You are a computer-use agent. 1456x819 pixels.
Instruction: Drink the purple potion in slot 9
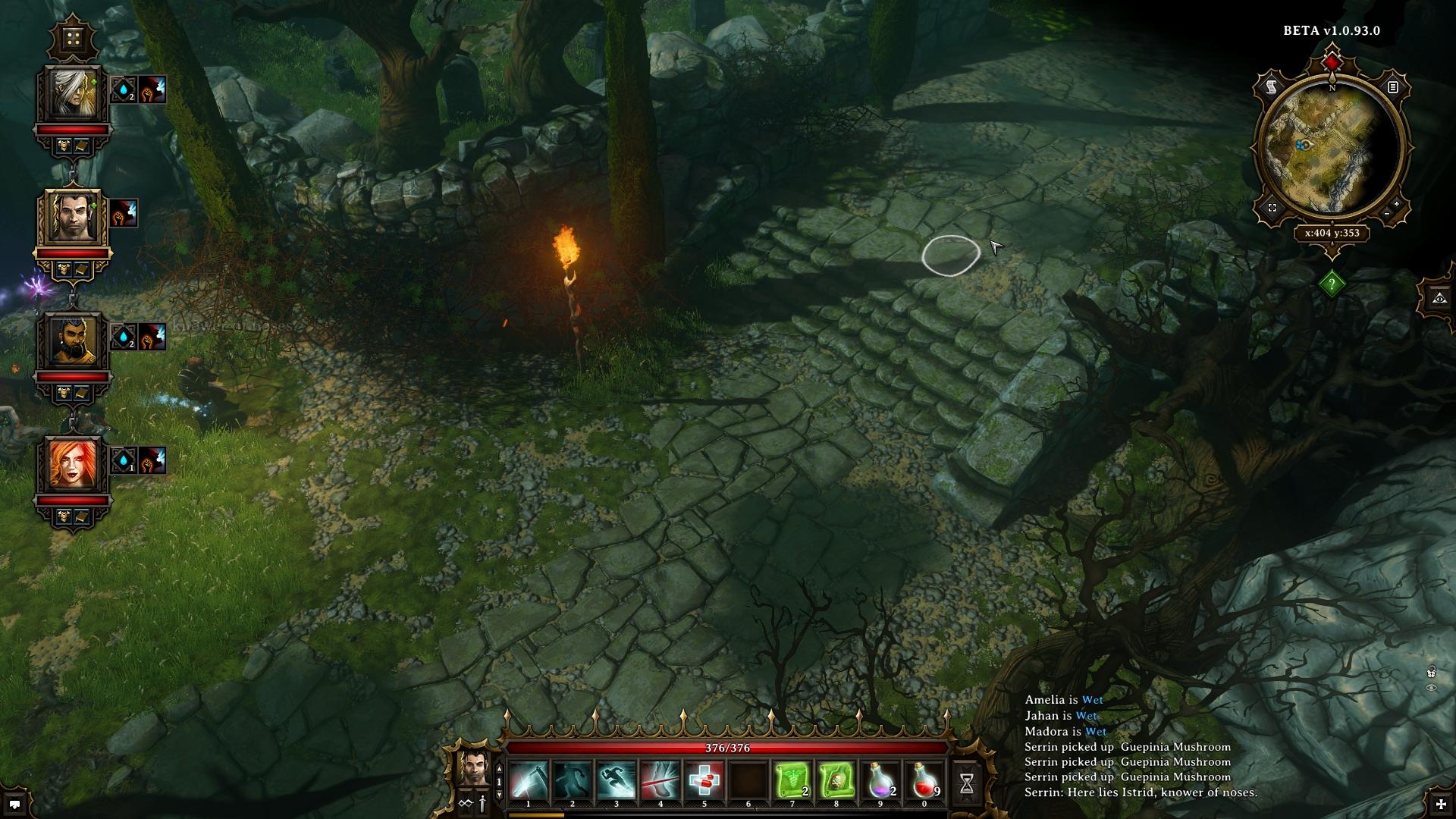coord(880,780)
